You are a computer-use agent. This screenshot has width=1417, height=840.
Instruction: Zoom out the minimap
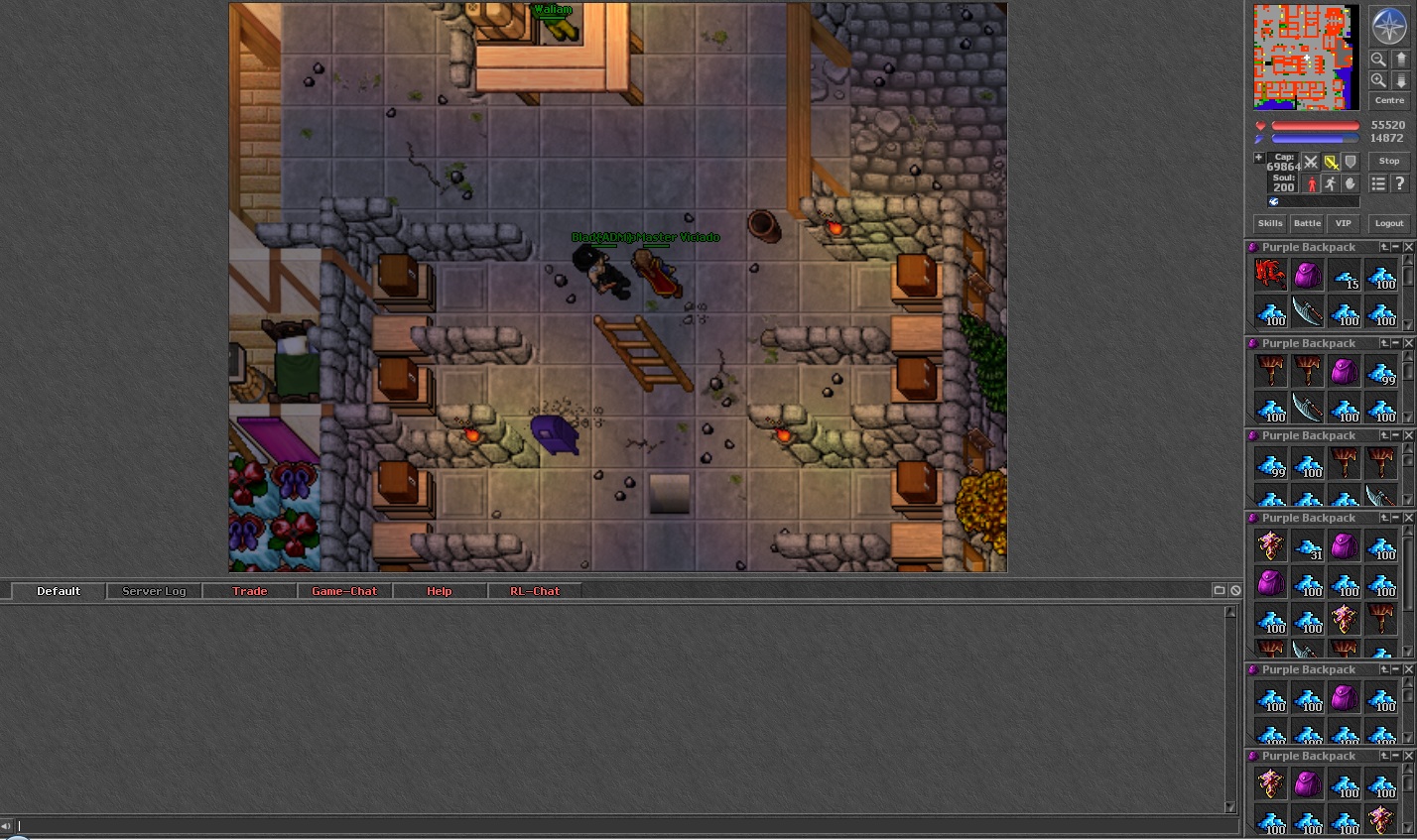coord(1378,60)
